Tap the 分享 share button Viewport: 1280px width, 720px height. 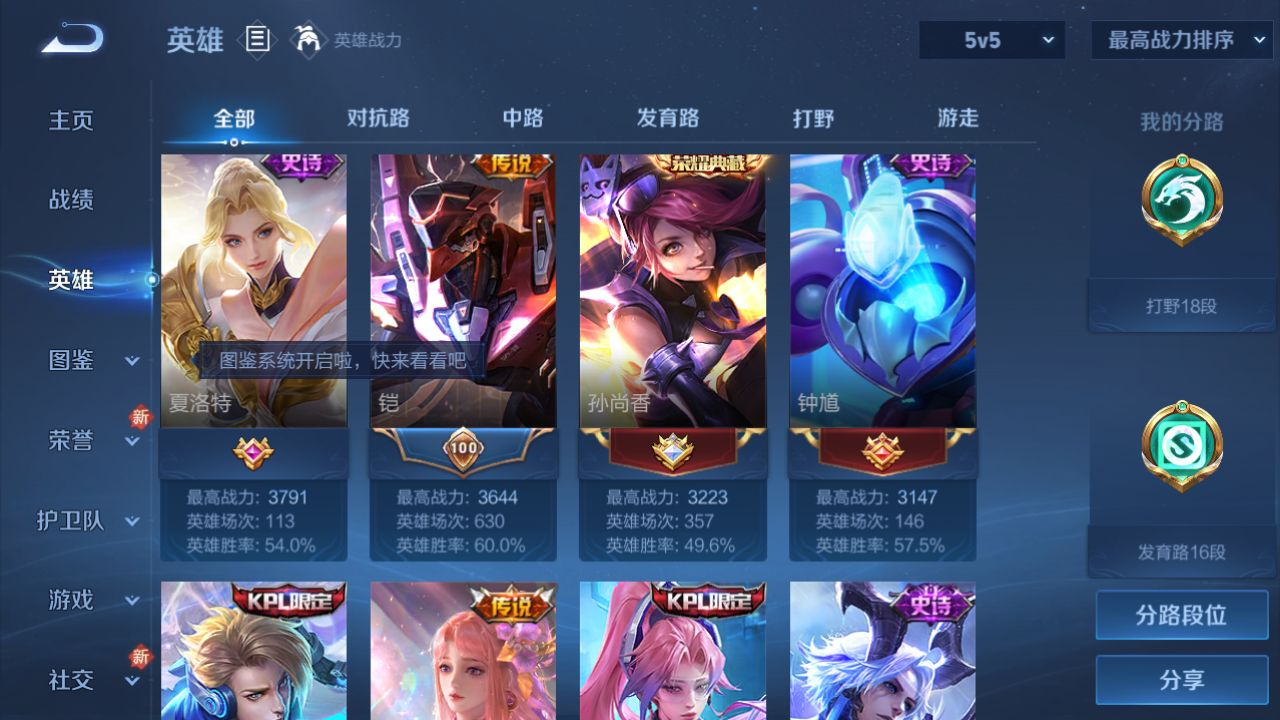(x=1181, y=680)
